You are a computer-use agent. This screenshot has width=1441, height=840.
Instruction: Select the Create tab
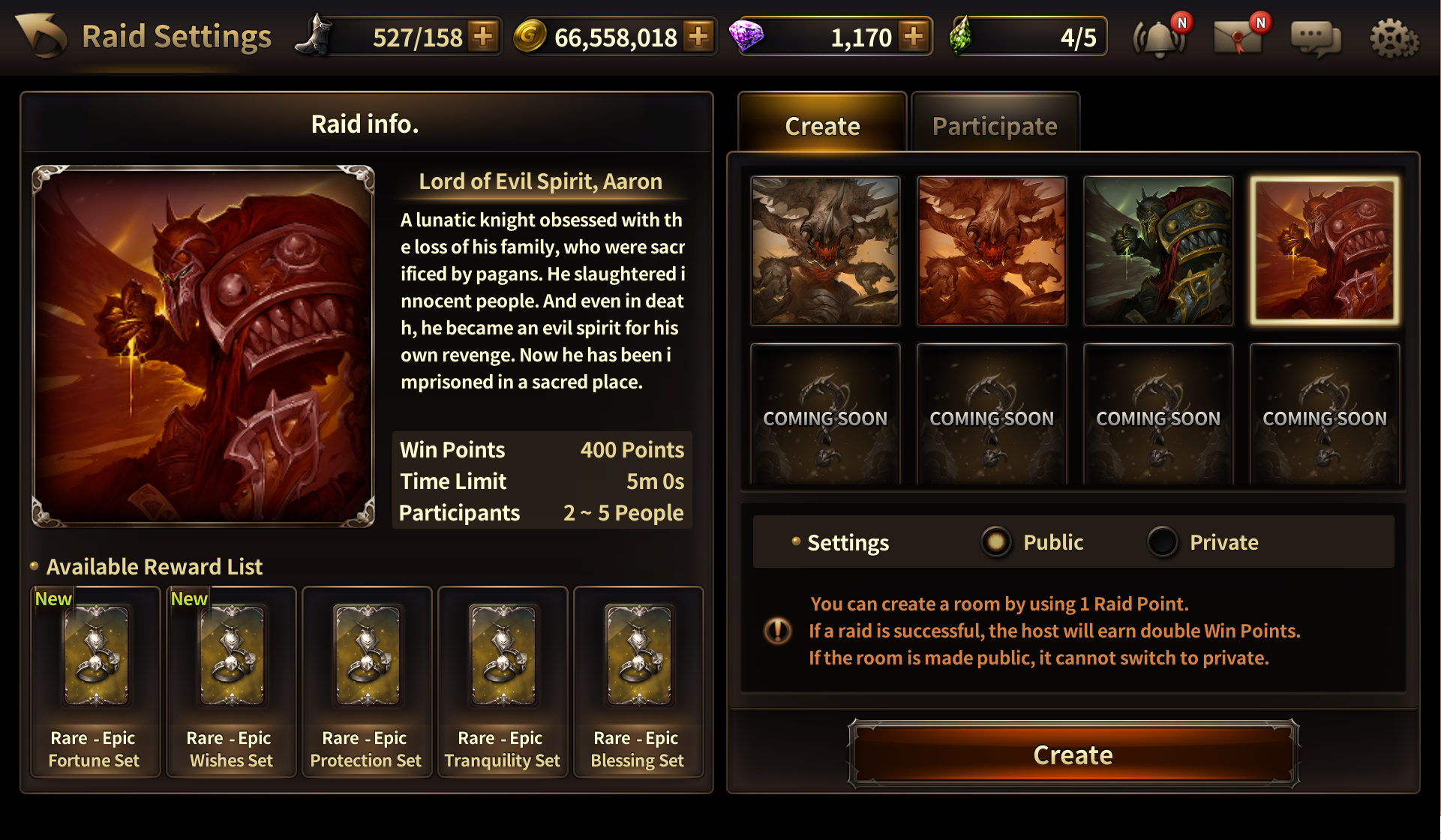pos(822,125)
